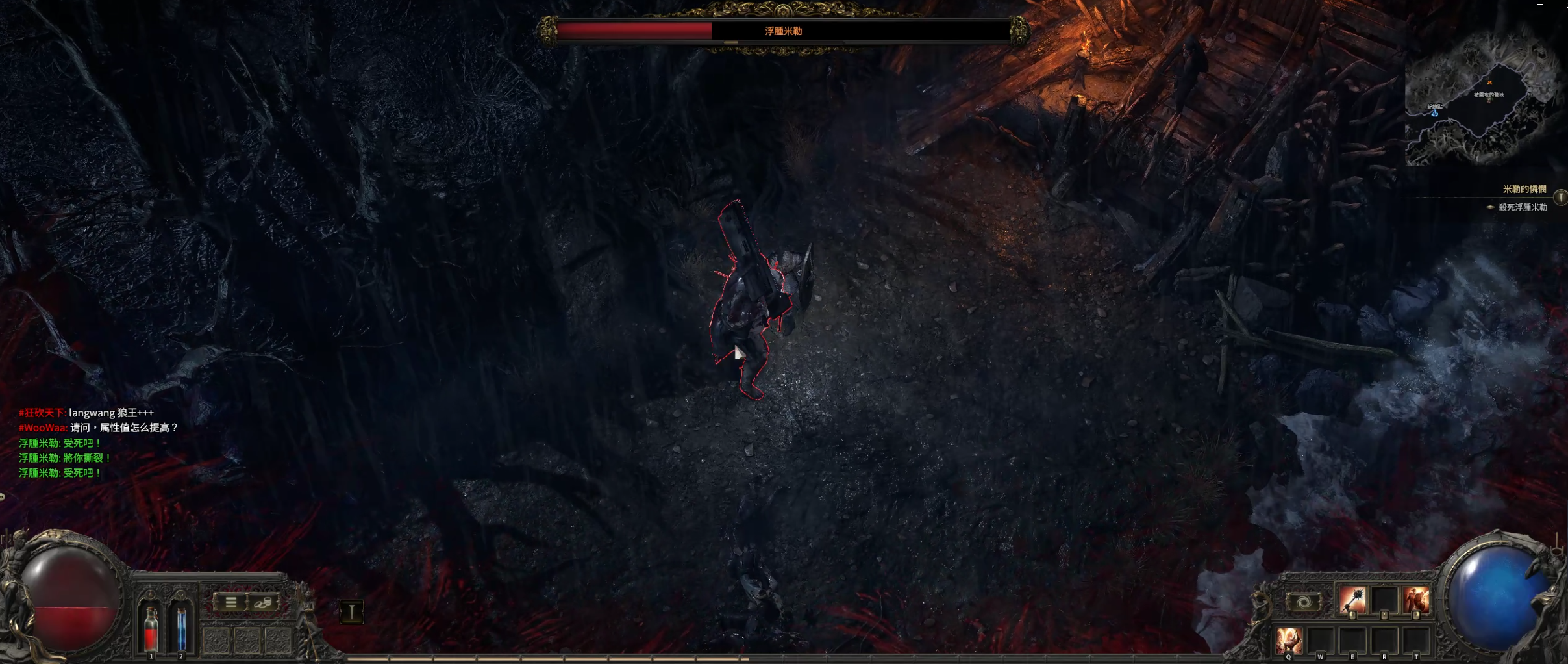Screen dimensions: 1568x664
Task: Open the three-bar menu button
Action: pos(230,602)
